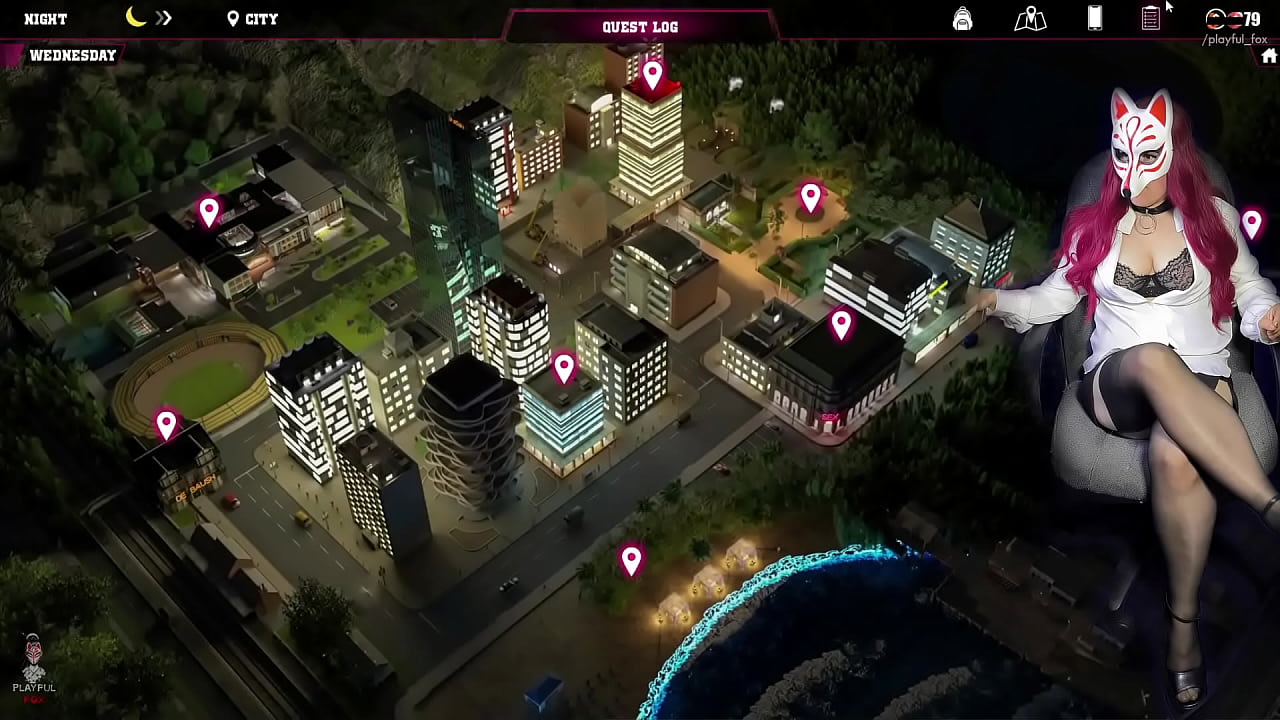Open the smartphone
The width and height of the screenshot is (1280, 720).
[x=1095, y=18]
